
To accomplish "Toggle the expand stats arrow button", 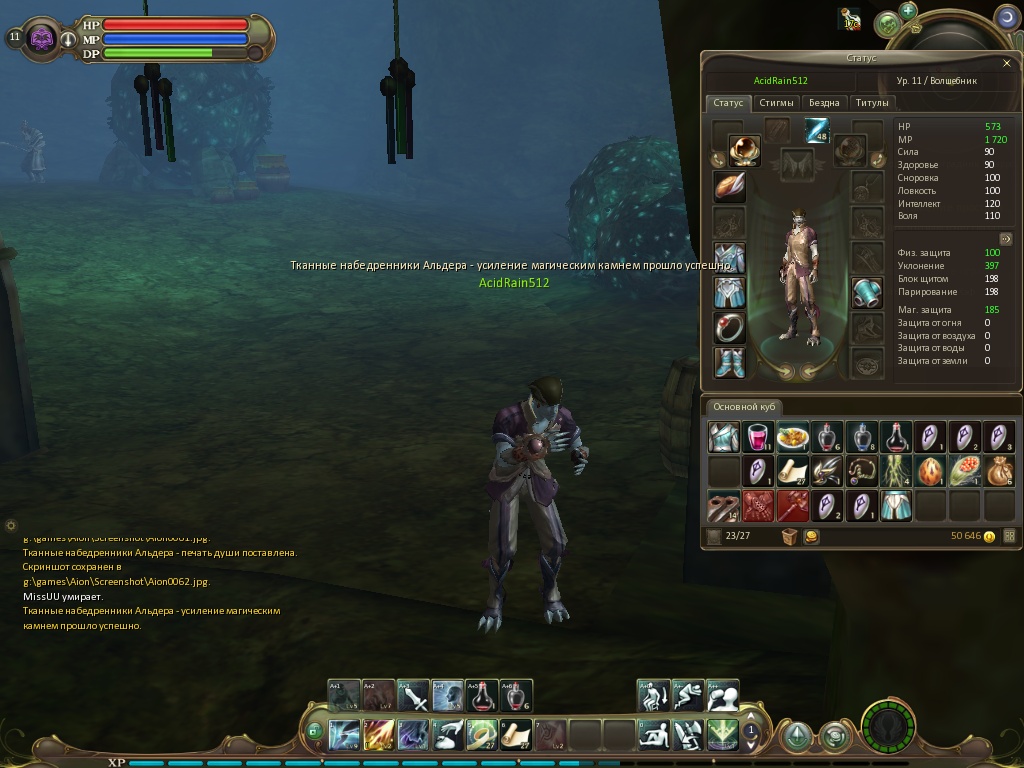I will (1005, 239).
